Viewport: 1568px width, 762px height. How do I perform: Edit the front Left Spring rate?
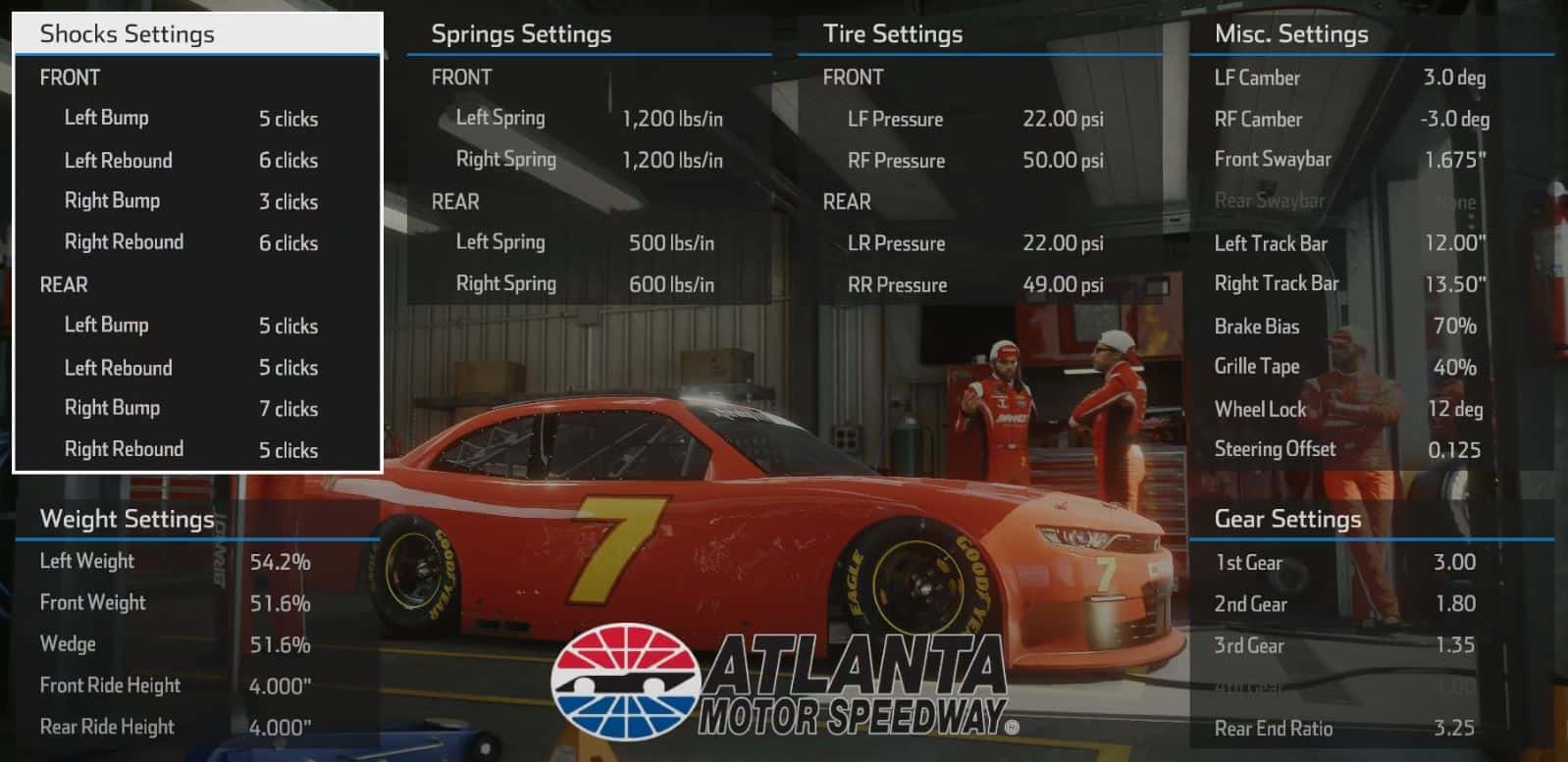pos(673,119)
